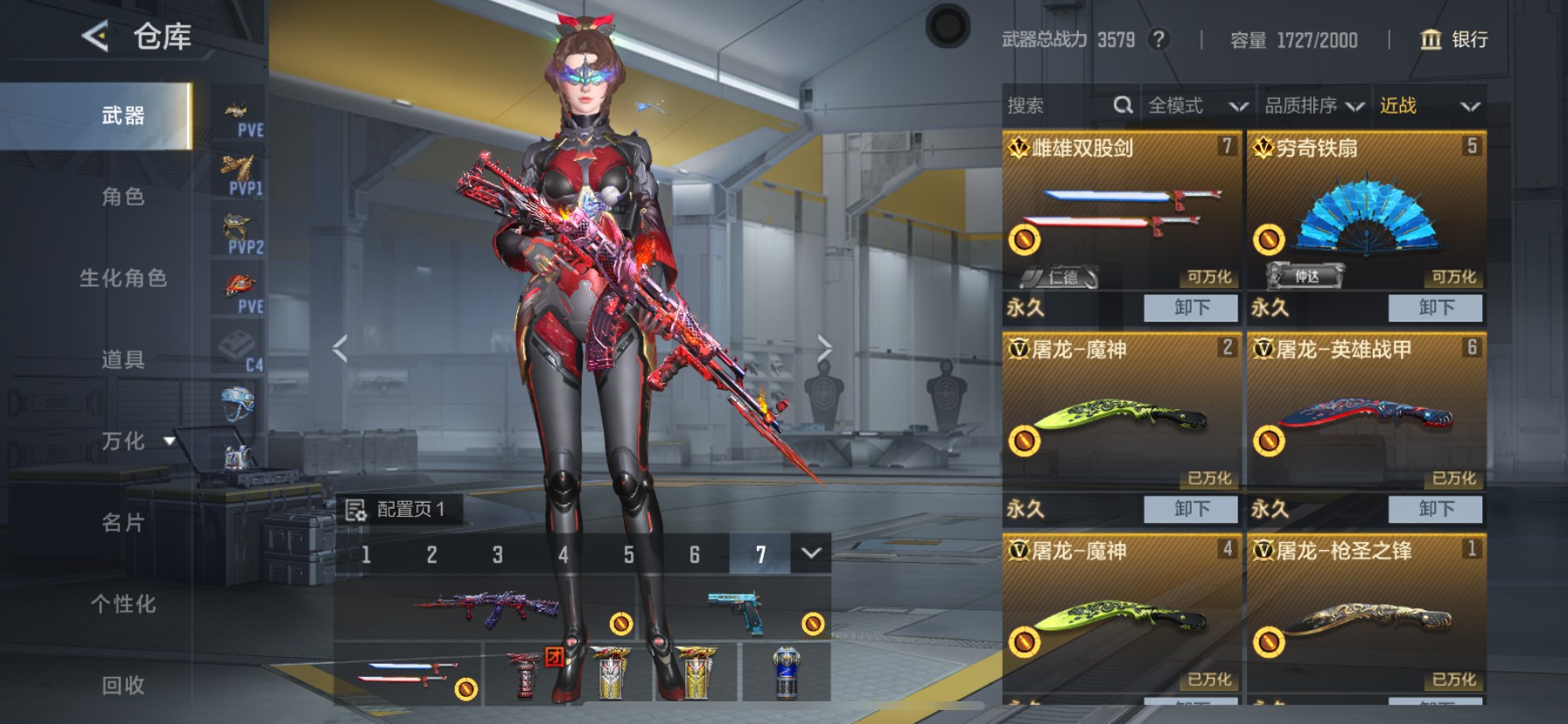The width and height of the screenshot is (1568, 724).
Task: Rotate character view with right arrow
Action: pyautogui.click(x=823, y=348)
